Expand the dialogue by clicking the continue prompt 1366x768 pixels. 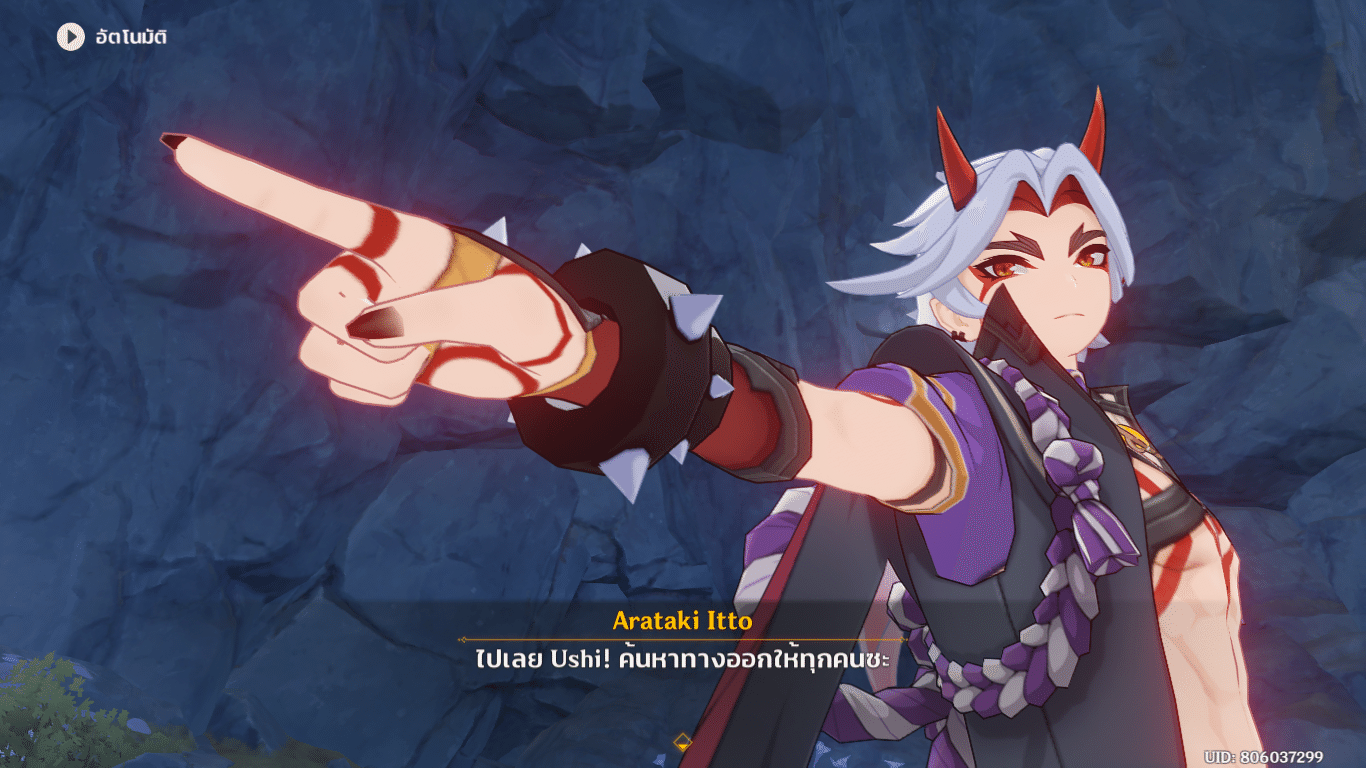point(682,742)
